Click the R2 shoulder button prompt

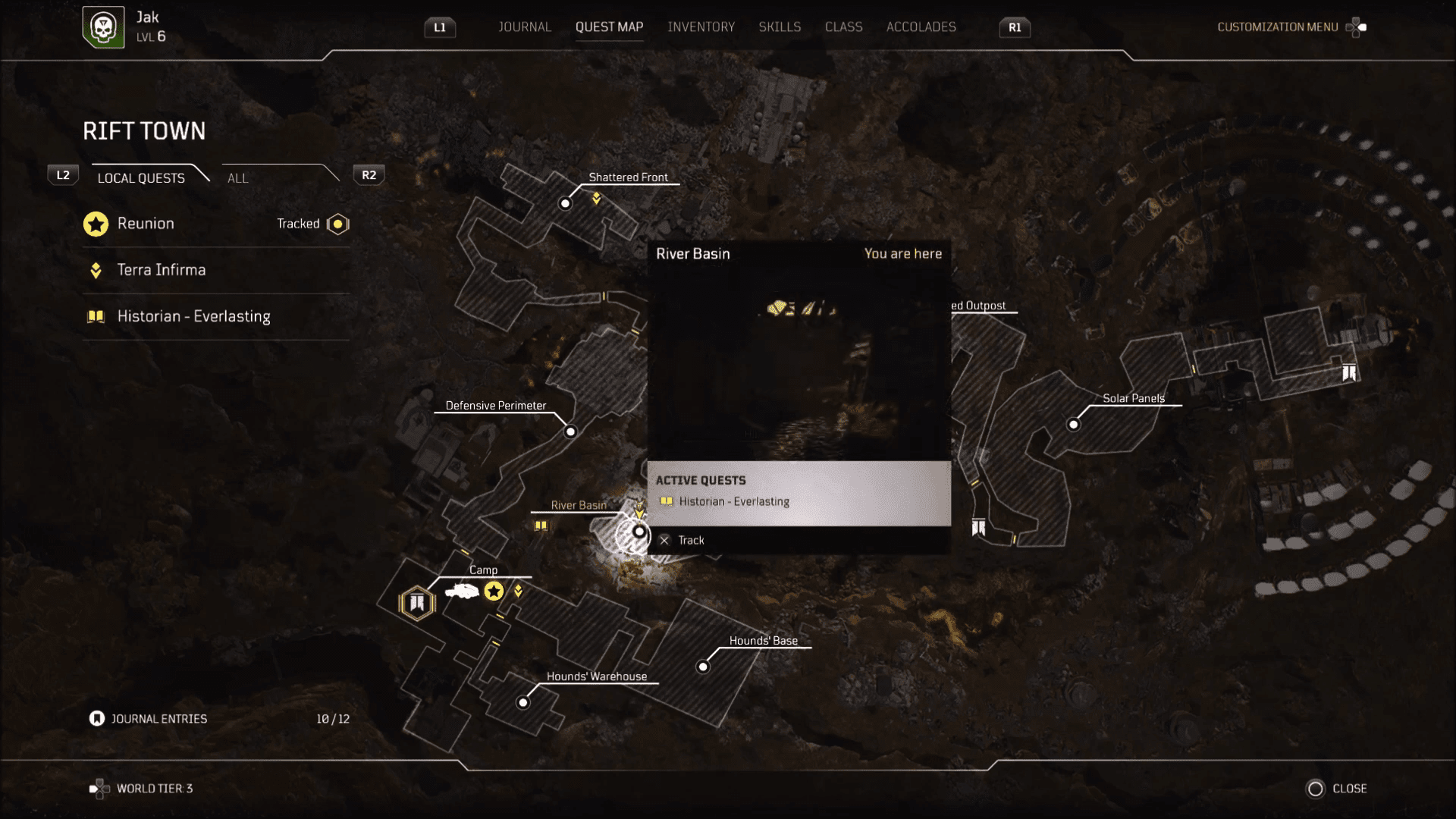[369, 174]
